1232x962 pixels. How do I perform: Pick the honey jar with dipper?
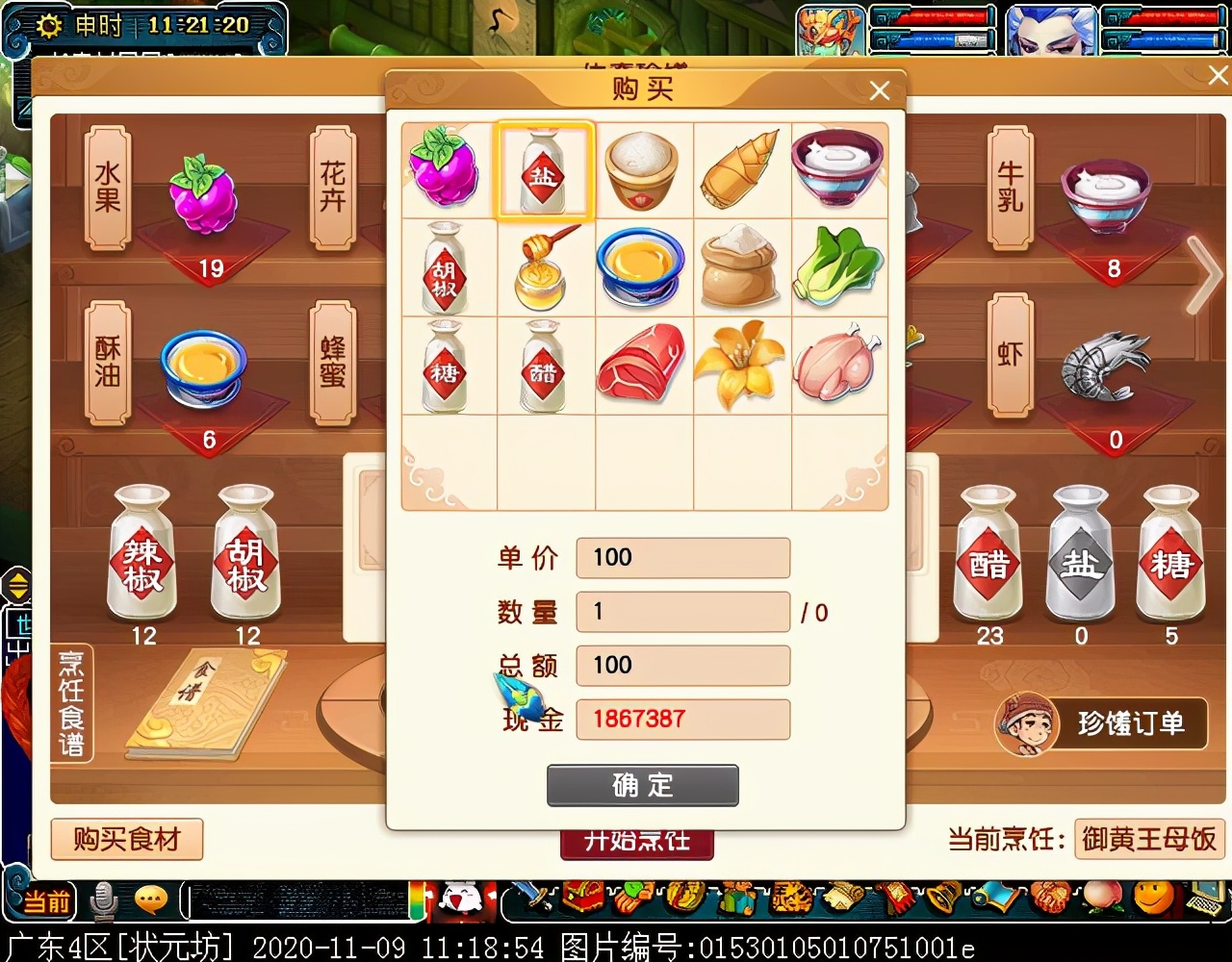pos(544,268)
